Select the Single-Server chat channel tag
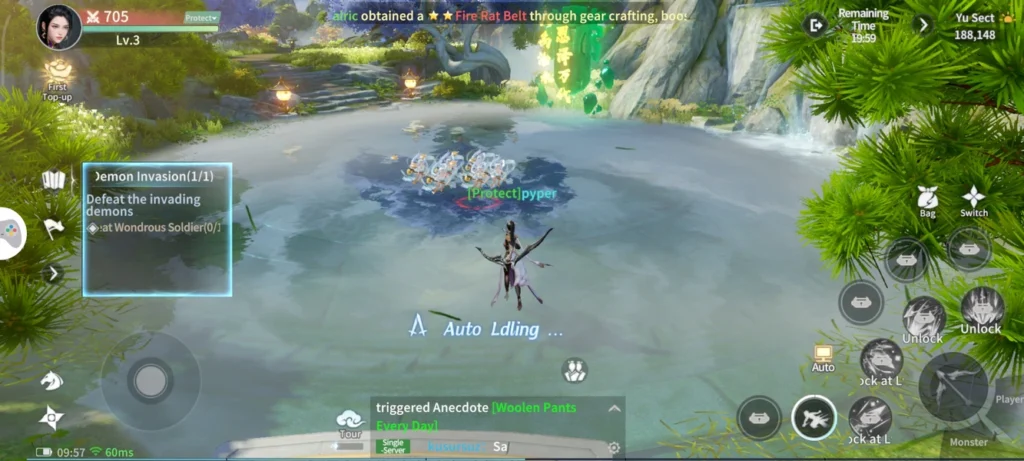The height and width of the screenshot is (461, 1024). point(393,446)
